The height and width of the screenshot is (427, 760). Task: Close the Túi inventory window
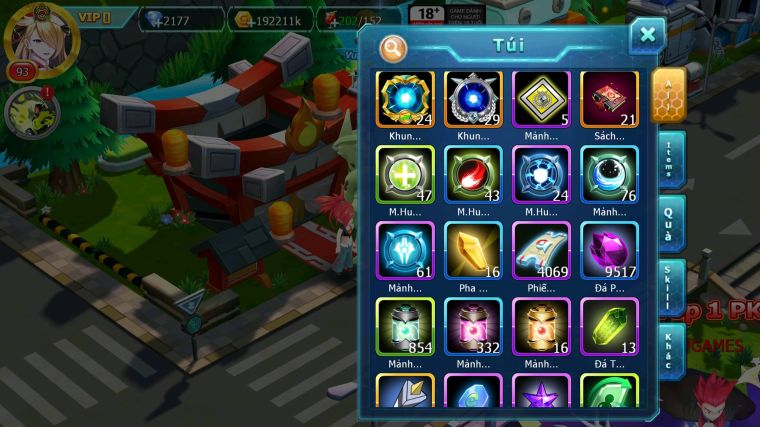click(647, 36)
